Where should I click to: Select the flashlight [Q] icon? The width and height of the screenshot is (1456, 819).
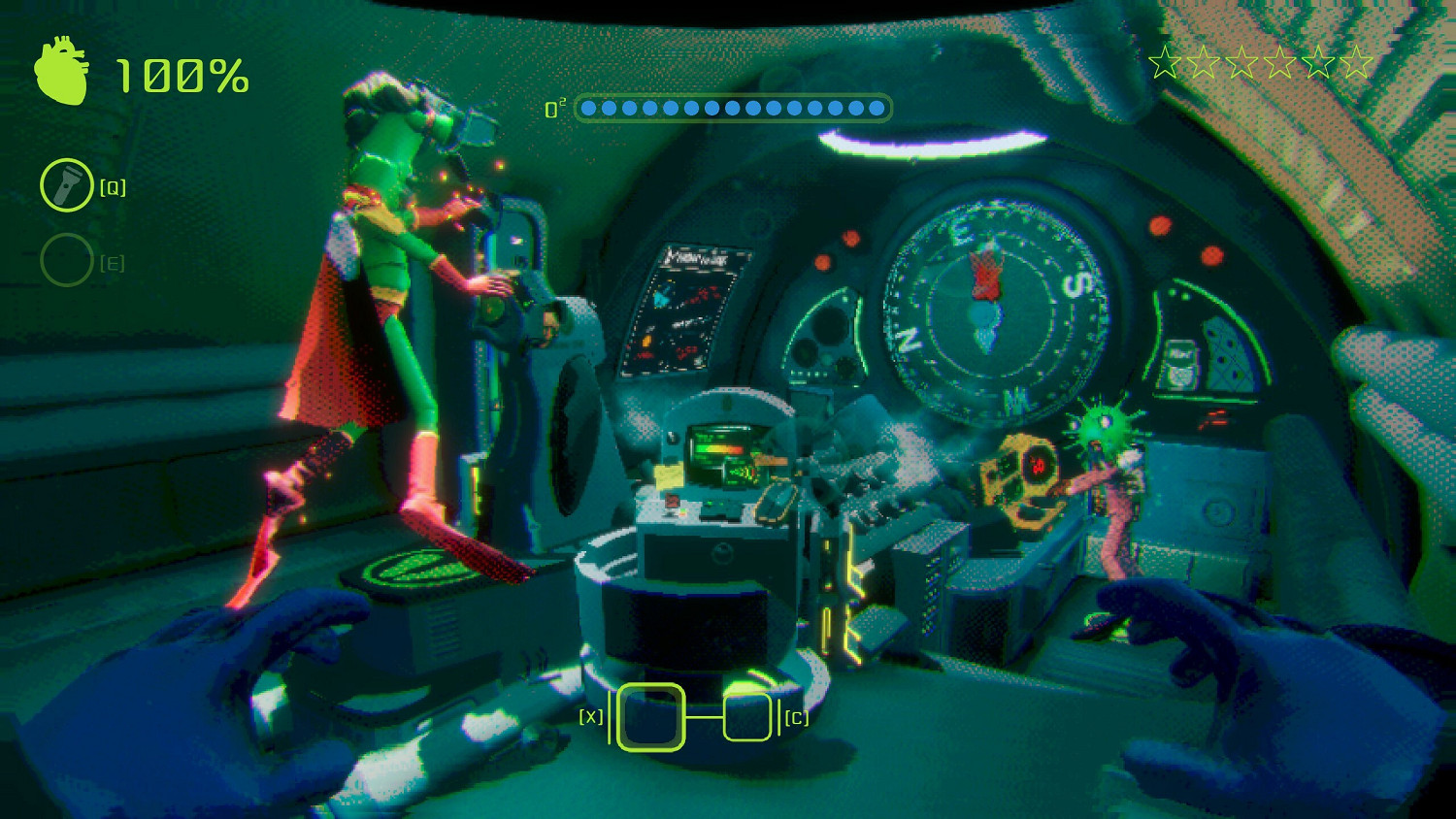pyautogui.click(x=66, y=184)
